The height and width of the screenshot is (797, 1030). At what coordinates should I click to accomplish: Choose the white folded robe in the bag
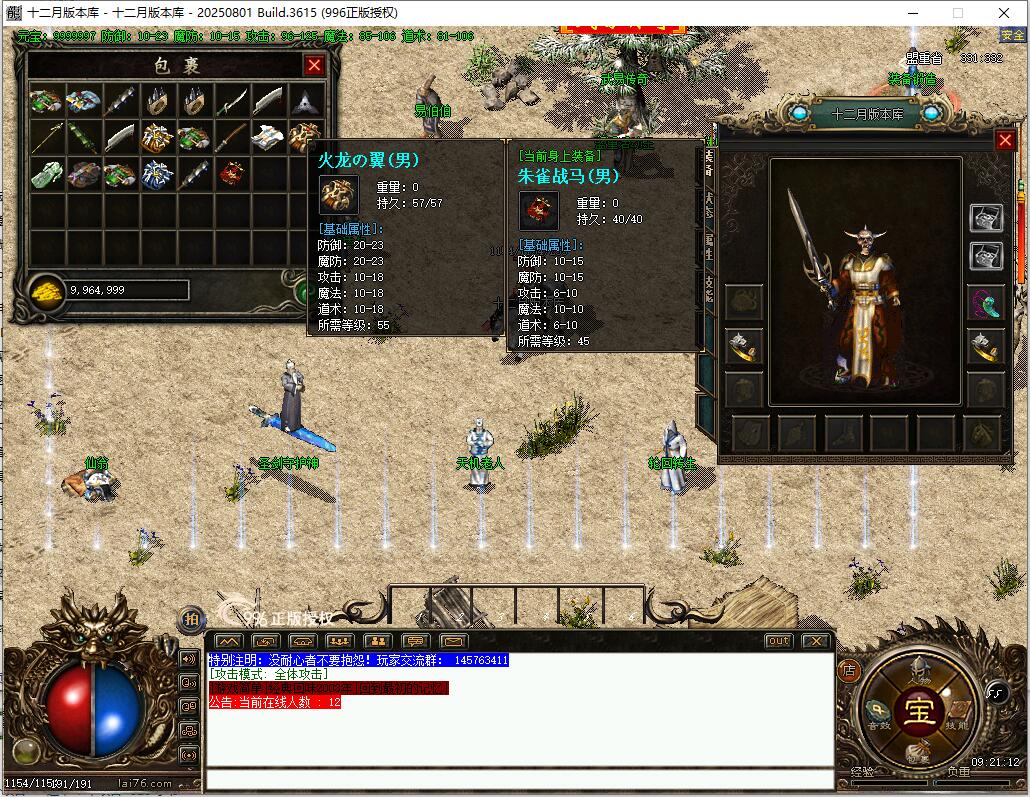pos(268,137)
